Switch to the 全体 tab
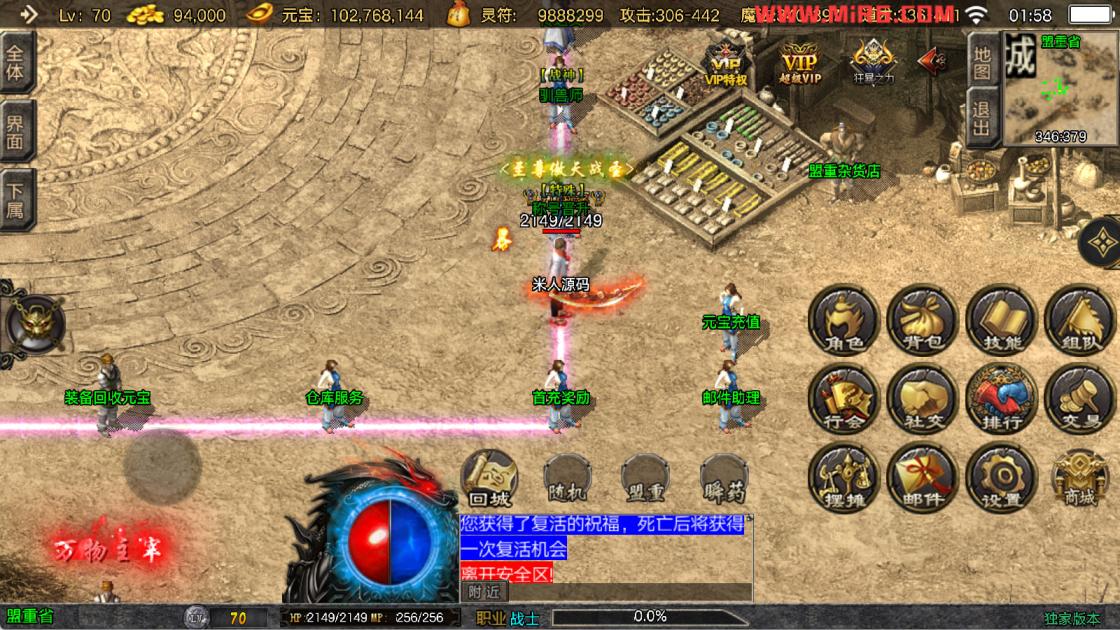 click(17, 64)
